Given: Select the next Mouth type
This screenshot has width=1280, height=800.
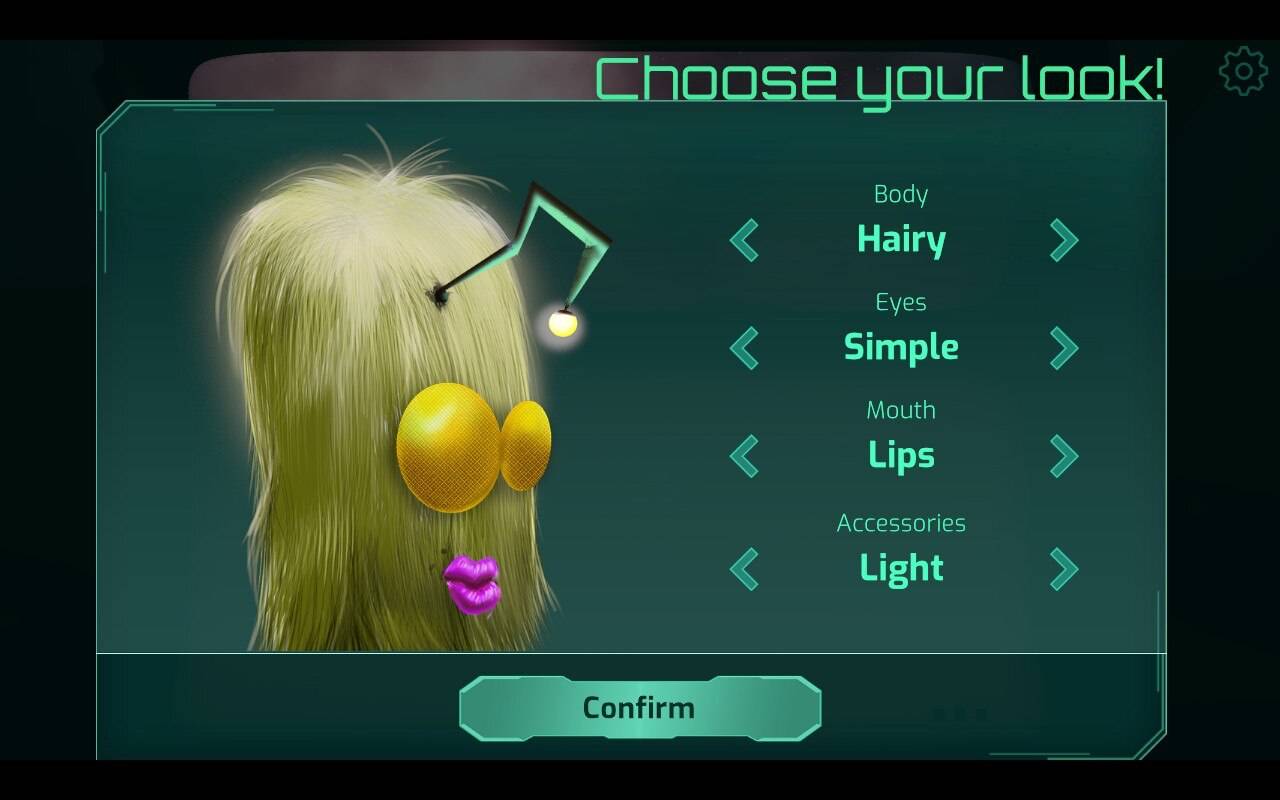Looking at the screenshot, I should pos(1063,456).
